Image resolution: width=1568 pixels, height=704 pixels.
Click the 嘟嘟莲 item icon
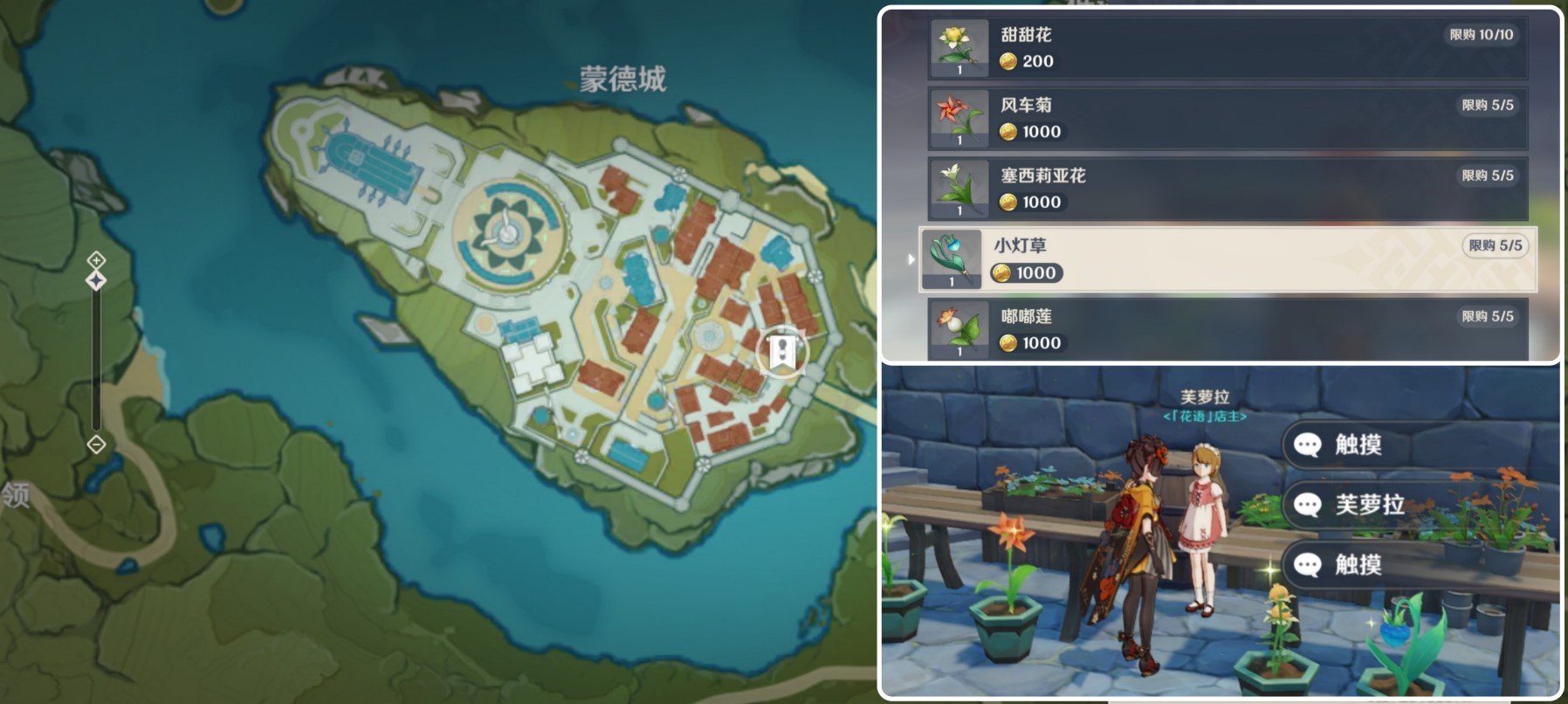[x=958, y=329]
